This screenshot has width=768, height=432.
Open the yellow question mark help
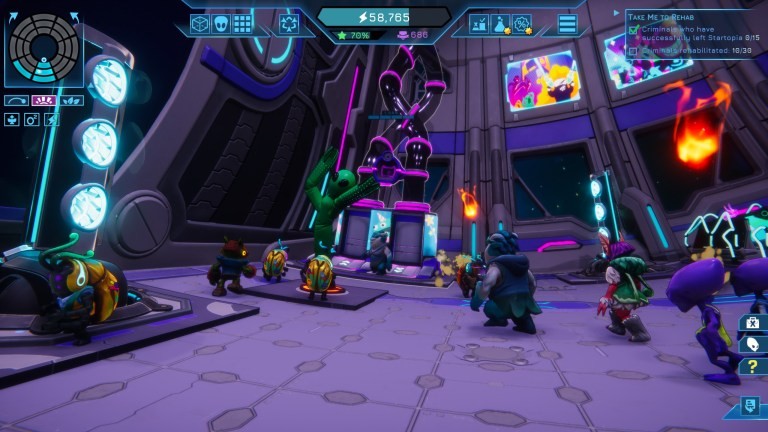751,366
